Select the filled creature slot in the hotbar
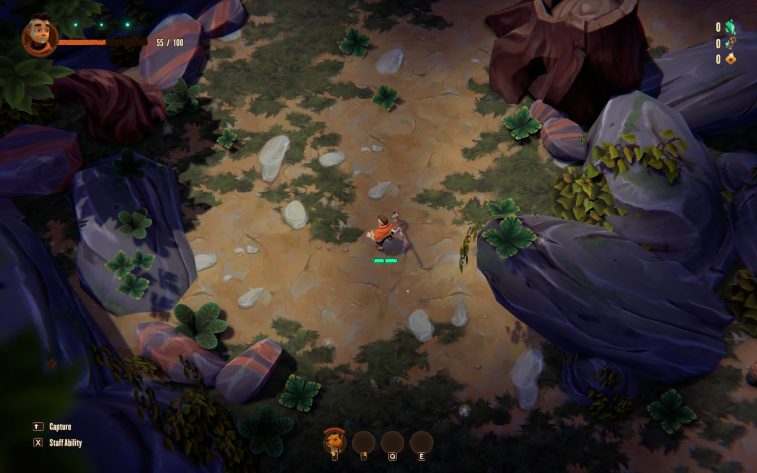 click(x=335, y=442)
